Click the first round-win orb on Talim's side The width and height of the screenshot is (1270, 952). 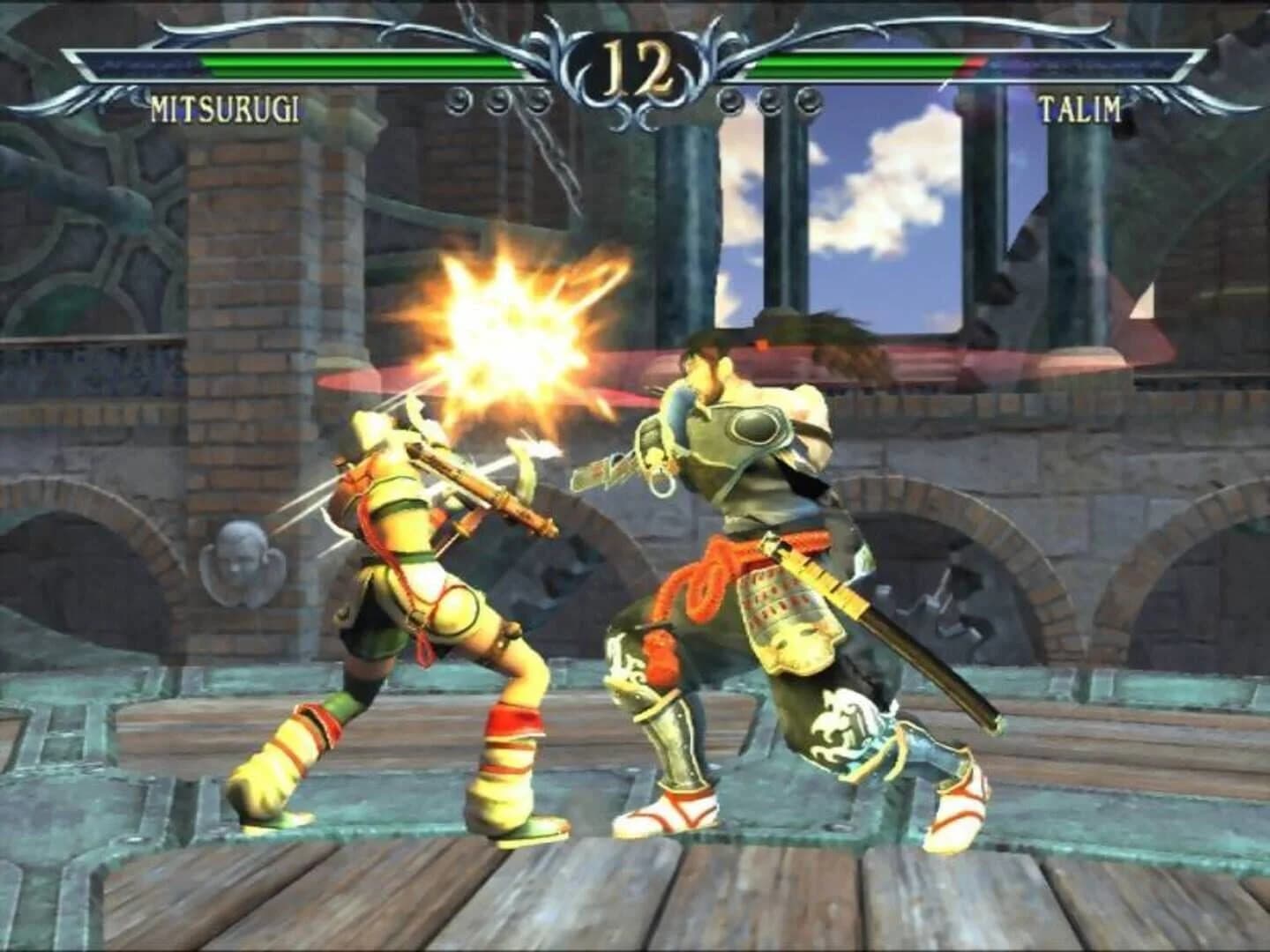tap(729, 101)
